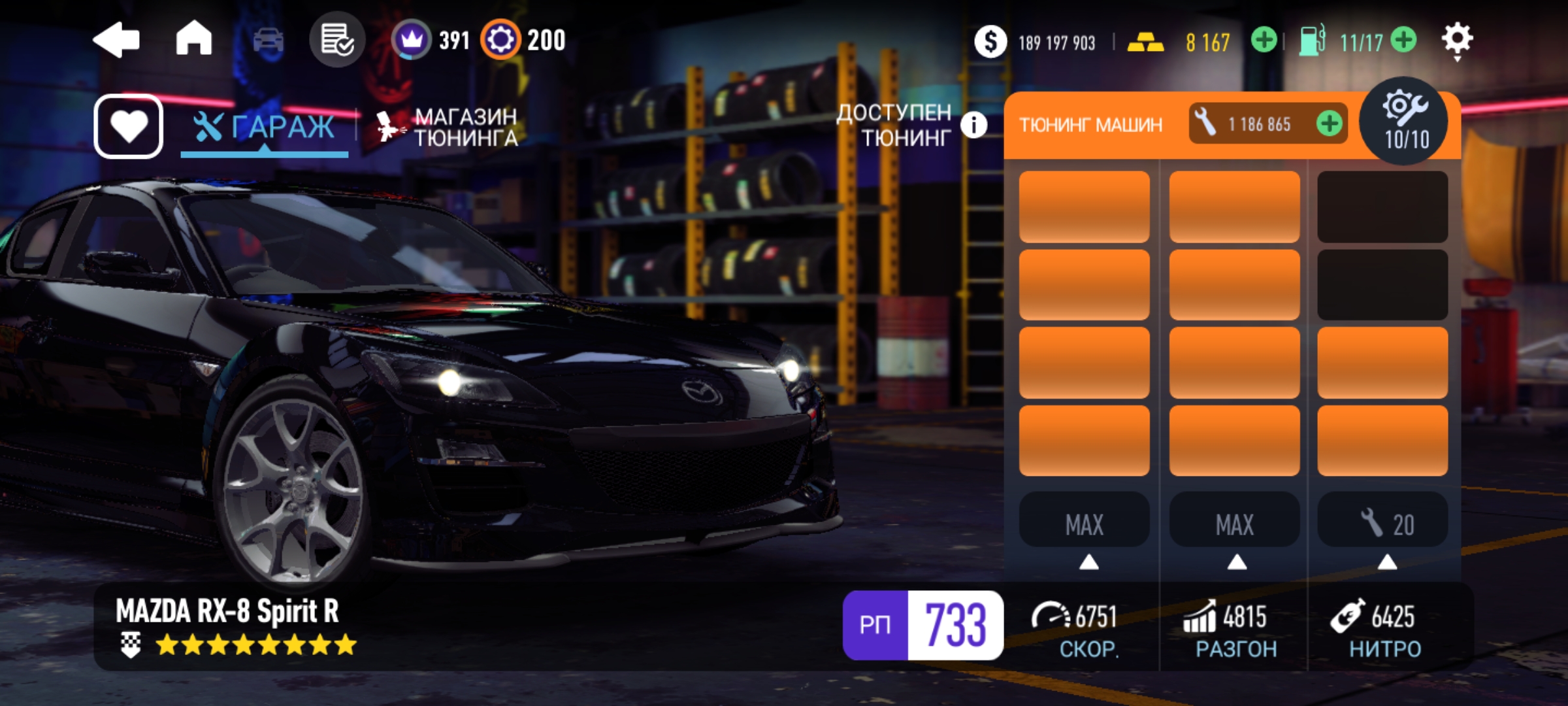View the РП 733 rating badge
Viewport: 1568px width, 706px height.
(923, 625)
